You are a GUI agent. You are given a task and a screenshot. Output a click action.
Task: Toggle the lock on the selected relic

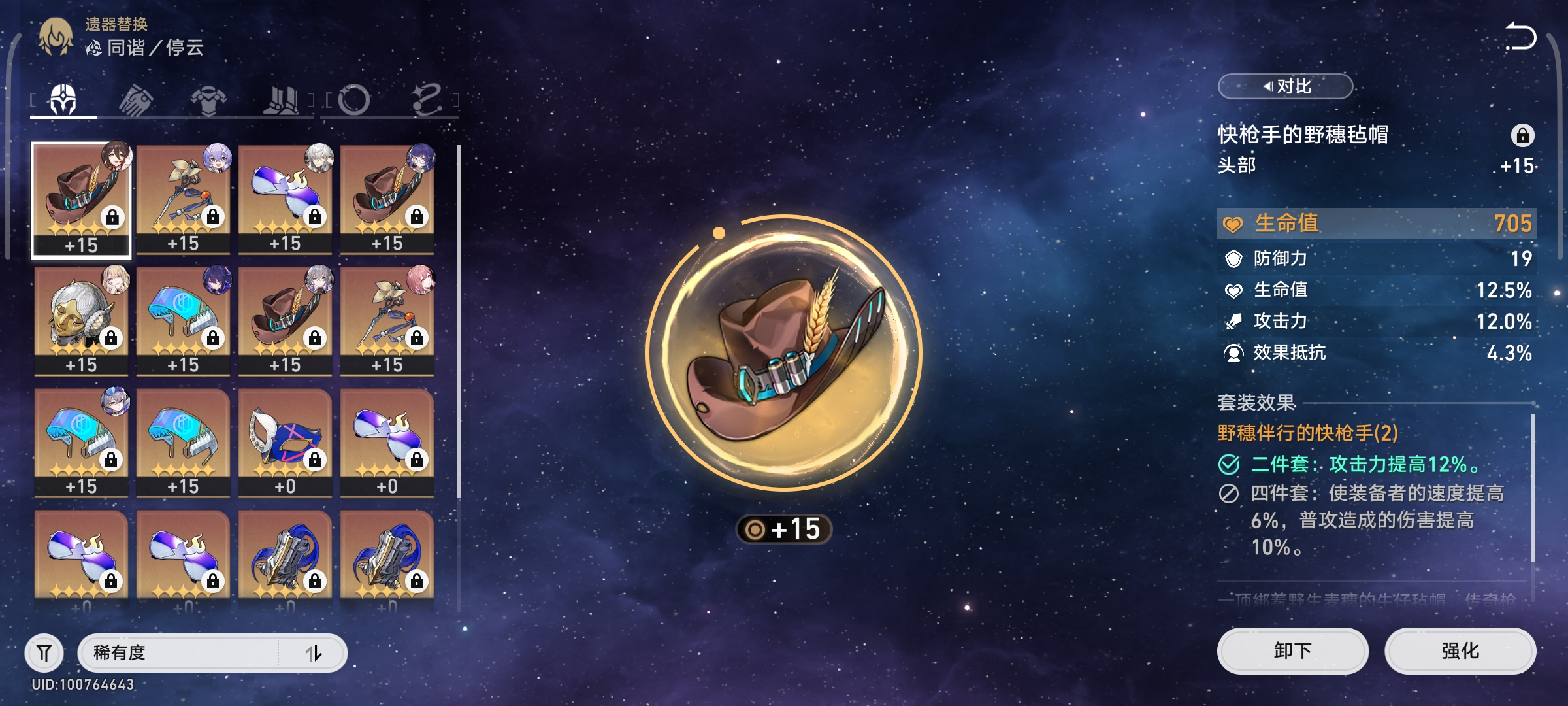tap(1522, 135)
